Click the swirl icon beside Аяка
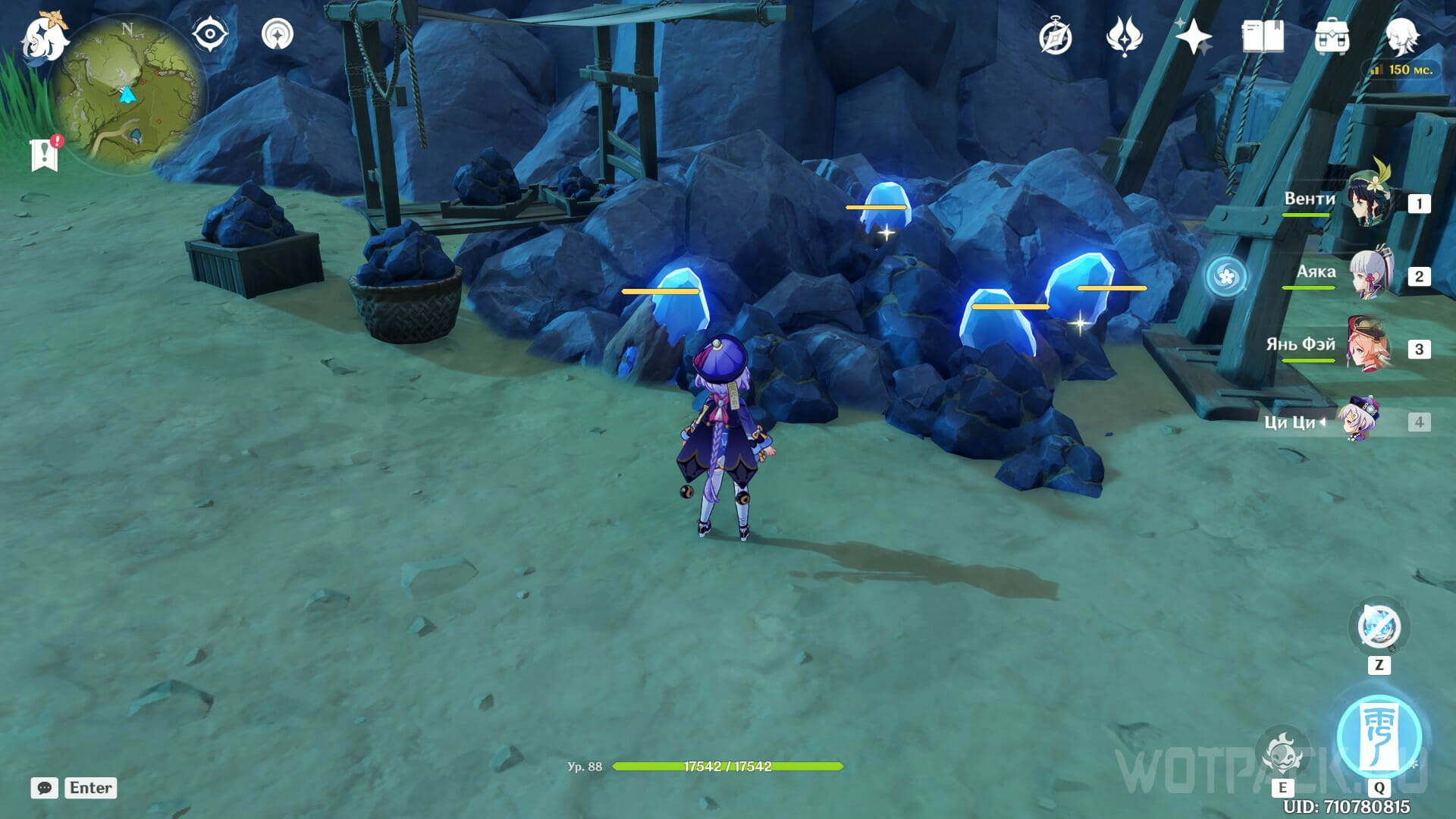This screenshot has width=1456, height=819. click(1226, 276)
